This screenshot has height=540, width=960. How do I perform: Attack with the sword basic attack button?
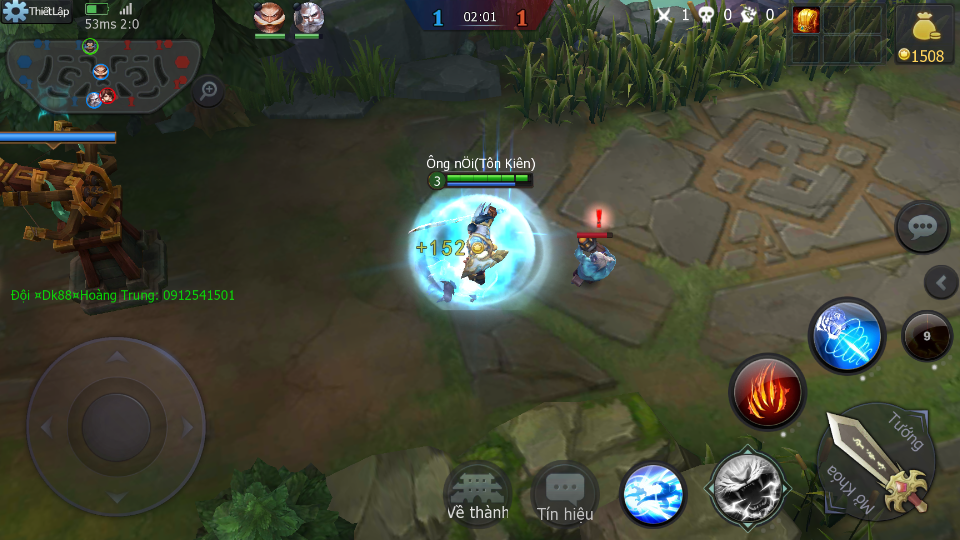point(877,460)
